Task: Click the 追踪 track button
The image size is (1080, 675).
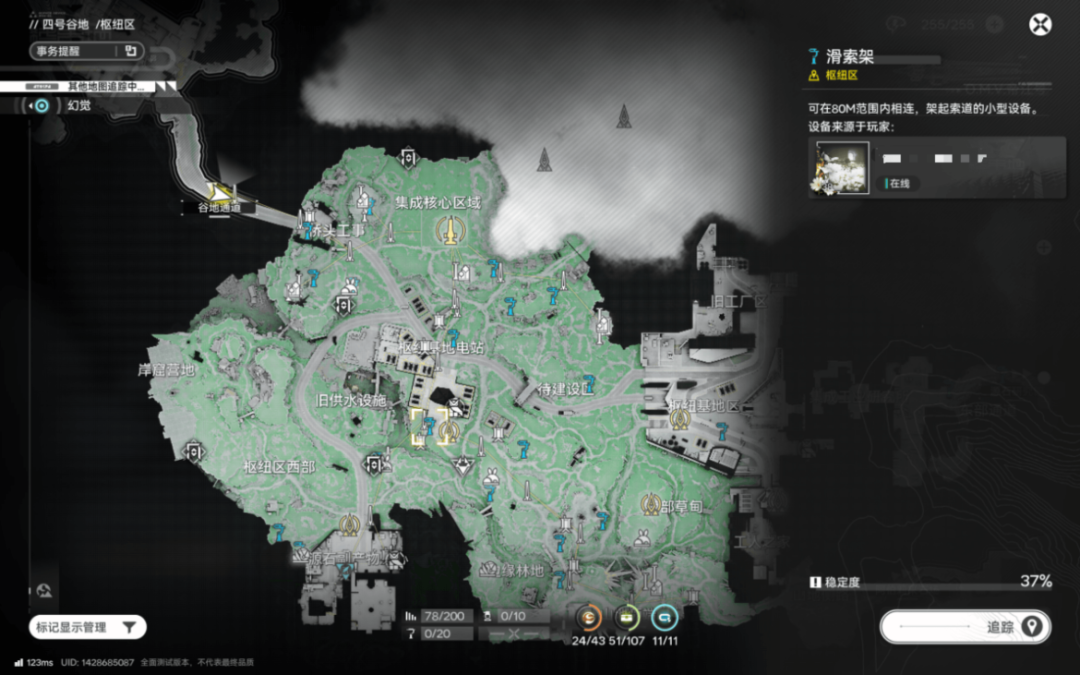Action: (x=965, y=627)
